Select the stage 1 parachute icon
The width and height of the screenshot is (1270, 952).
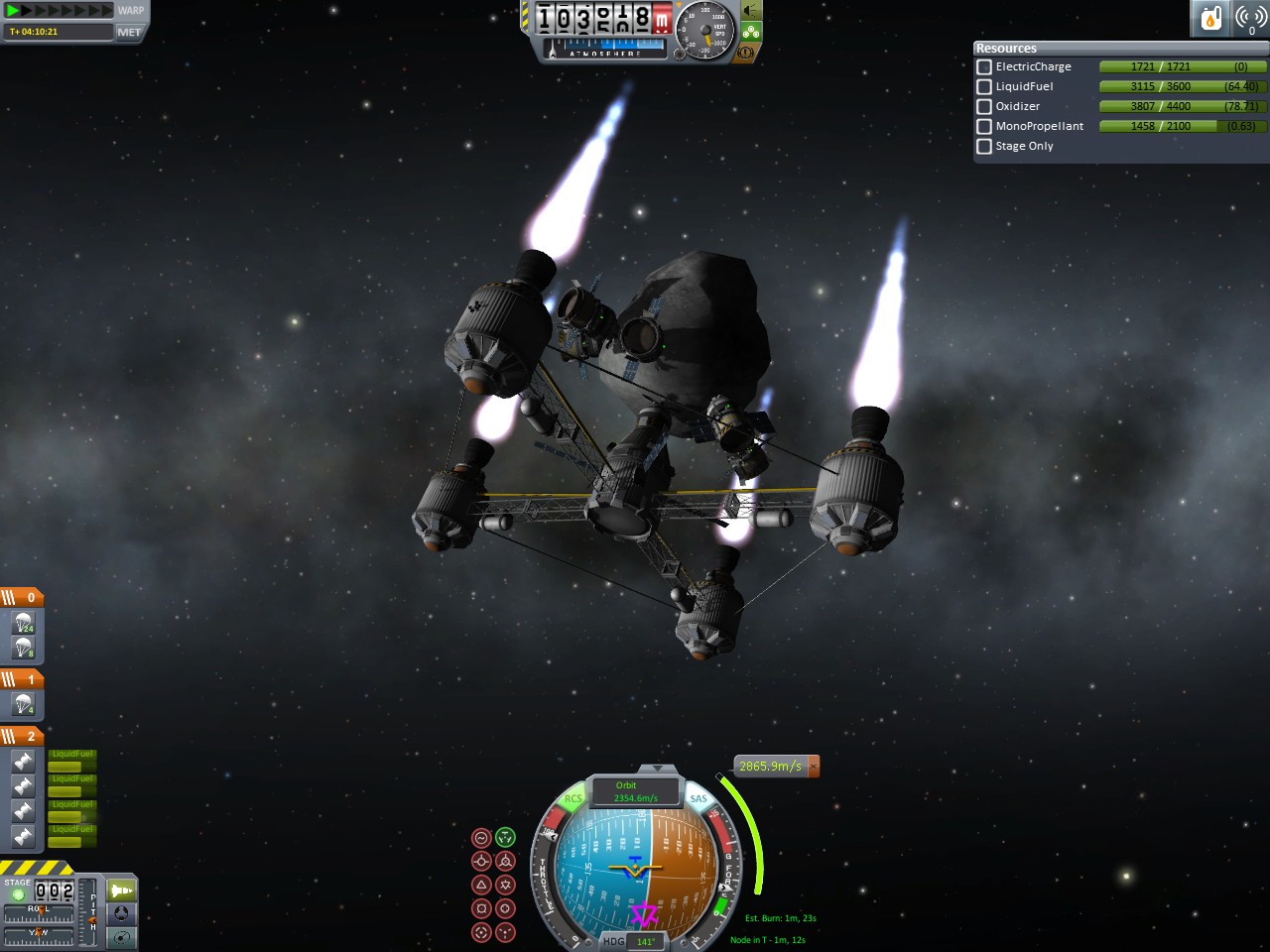pyautogui.click(x=24, y=704)
